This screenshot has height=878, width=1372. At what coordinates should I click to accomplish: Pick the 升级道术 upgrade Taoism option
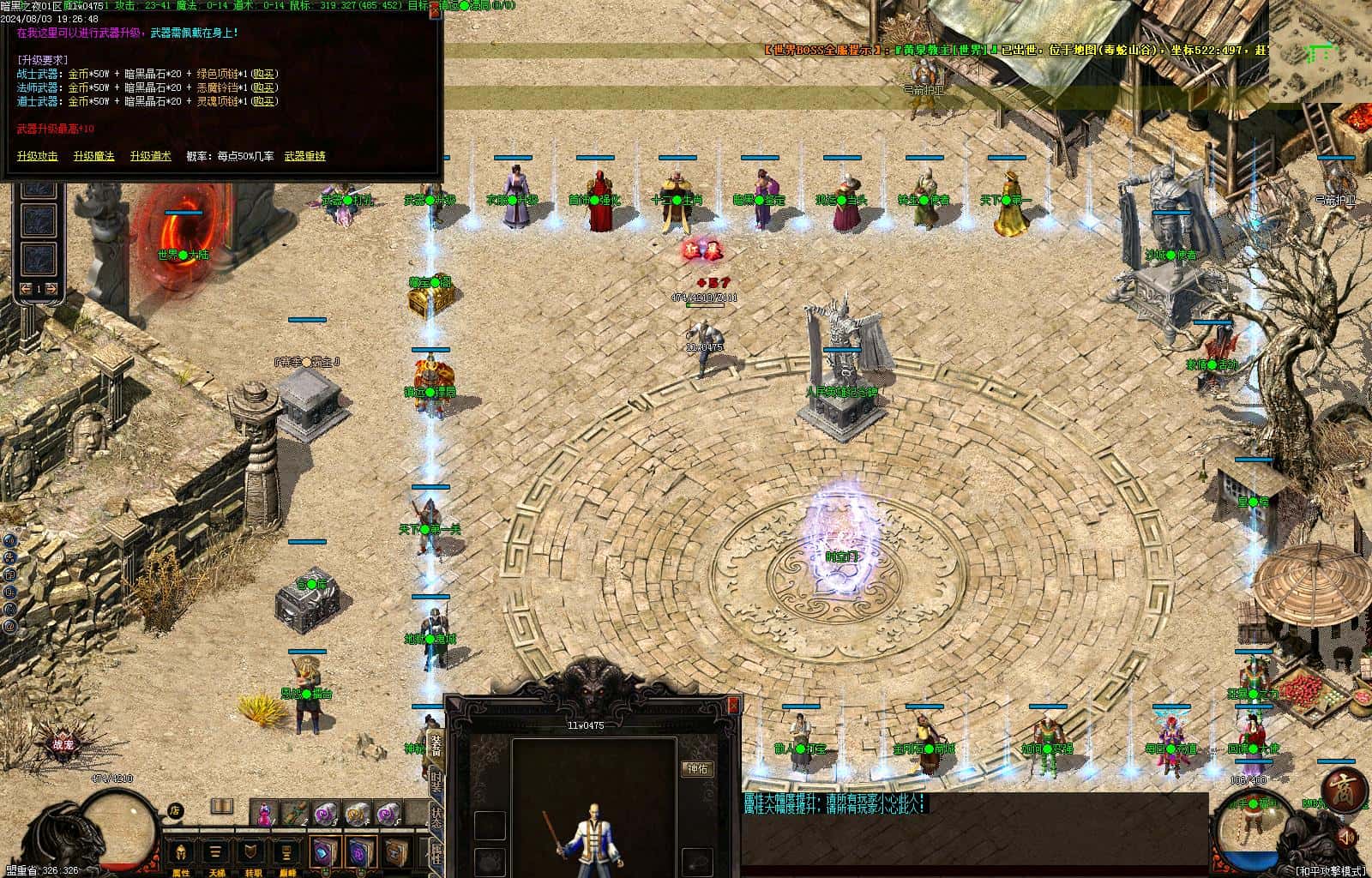(x=150, y=156)
